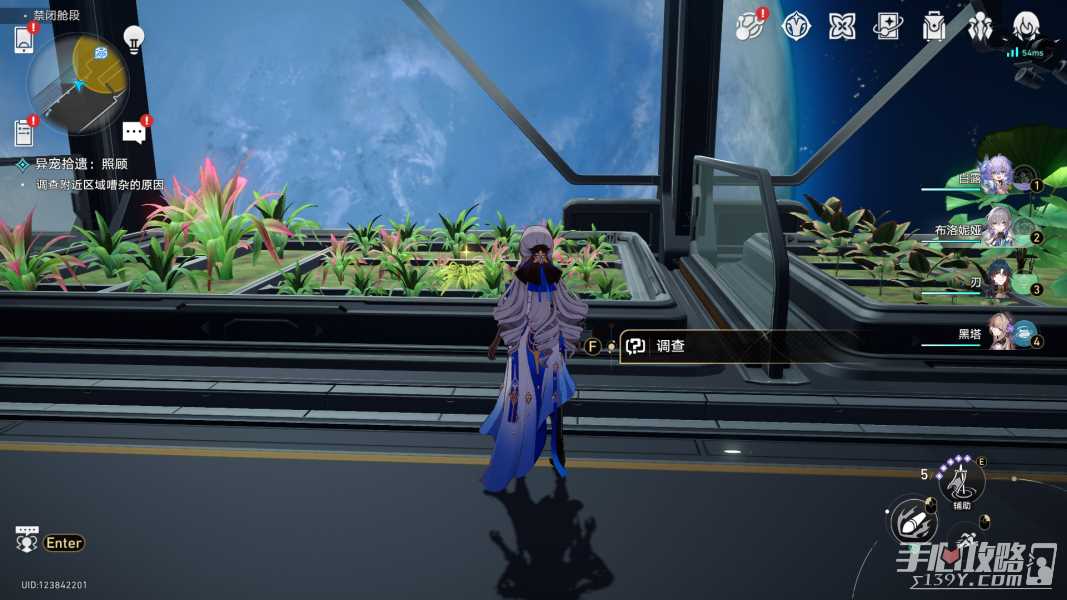Screen dimensions: 1067x600
Task: Open the character head icon
Action: click(1026, 27)
